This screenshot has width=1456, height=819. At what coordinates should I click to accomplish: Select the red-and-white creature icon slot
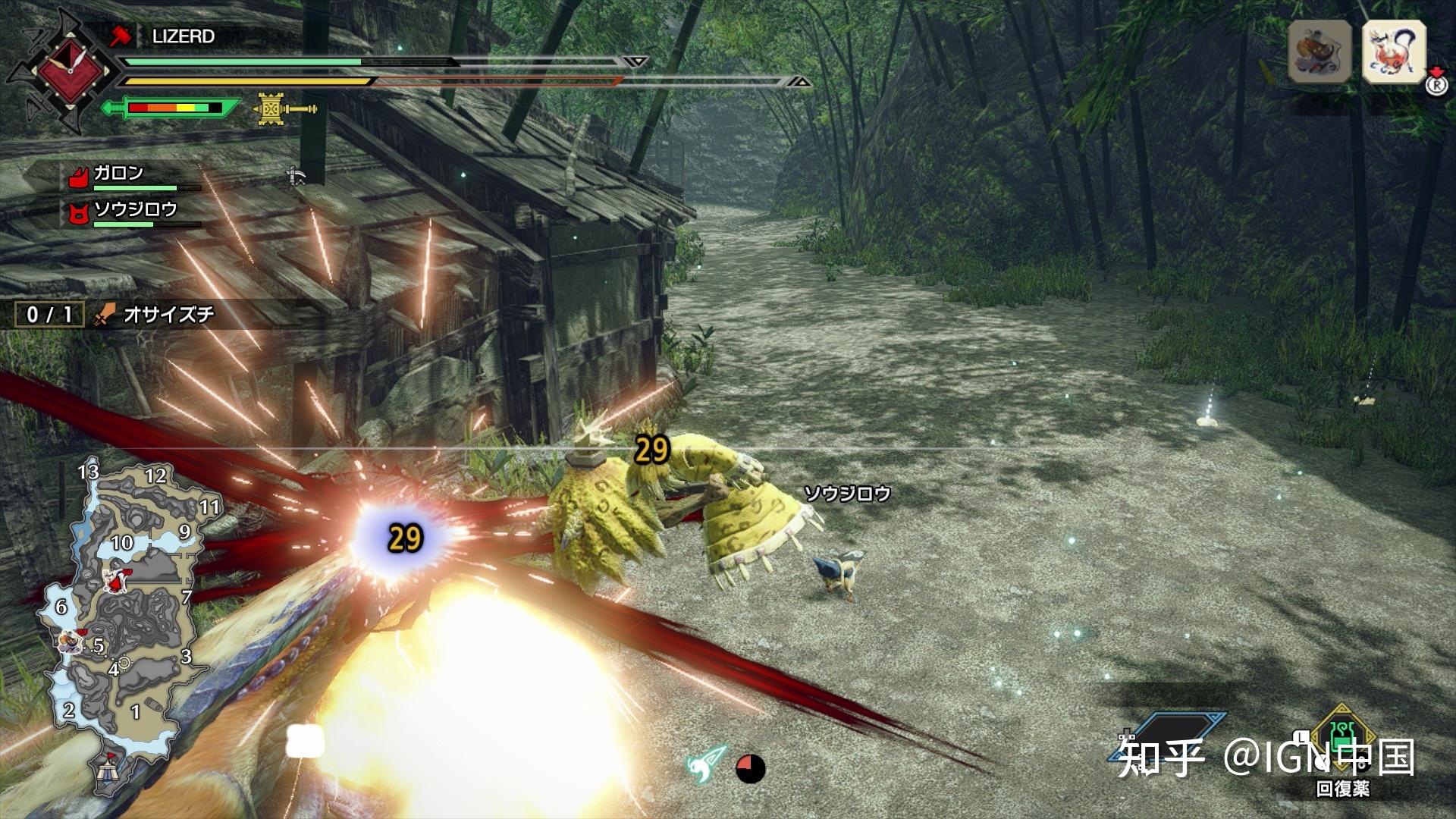1394,52
